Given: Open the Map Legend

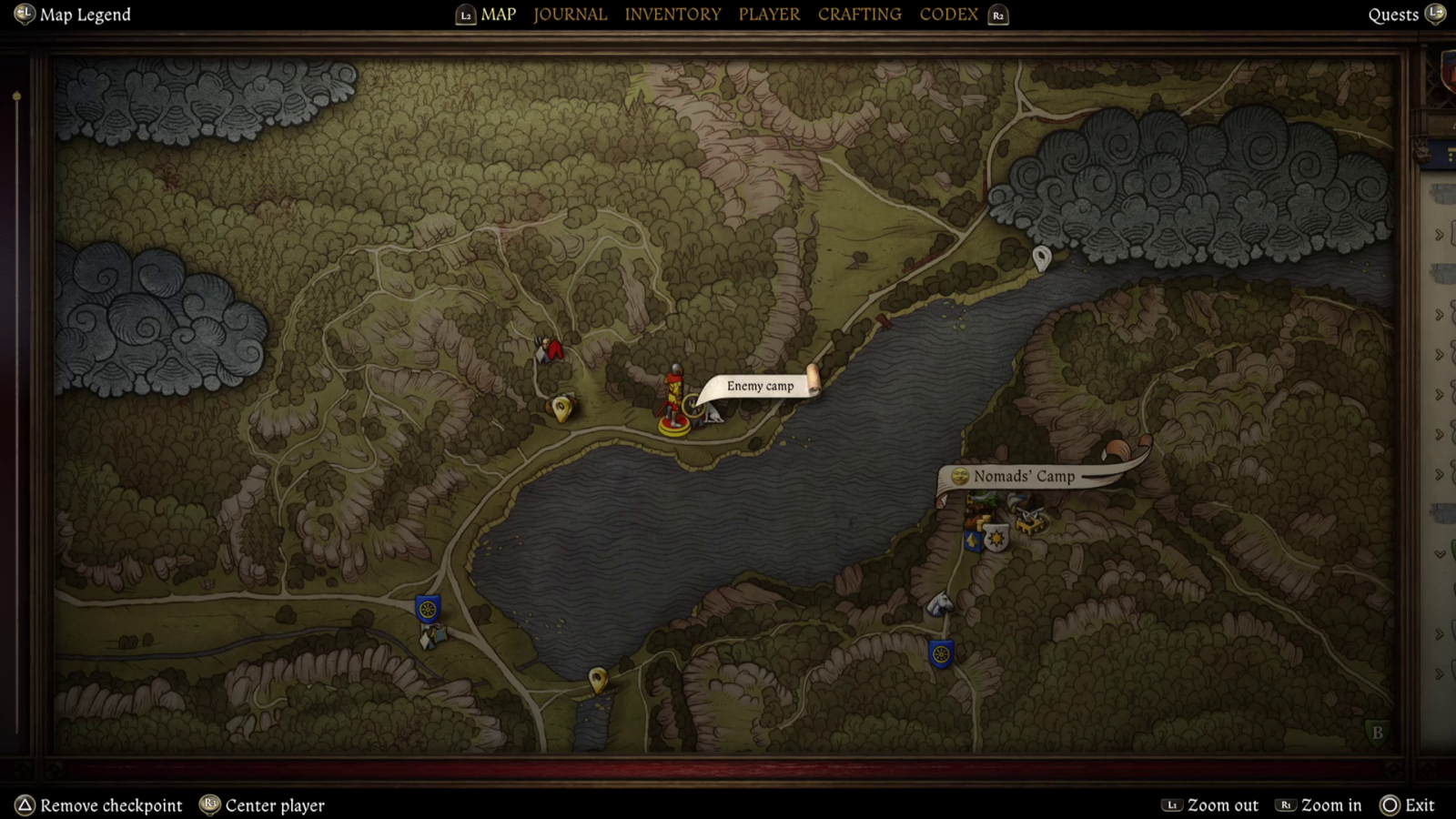Looking at the screenshot, I should coord(85,15).
